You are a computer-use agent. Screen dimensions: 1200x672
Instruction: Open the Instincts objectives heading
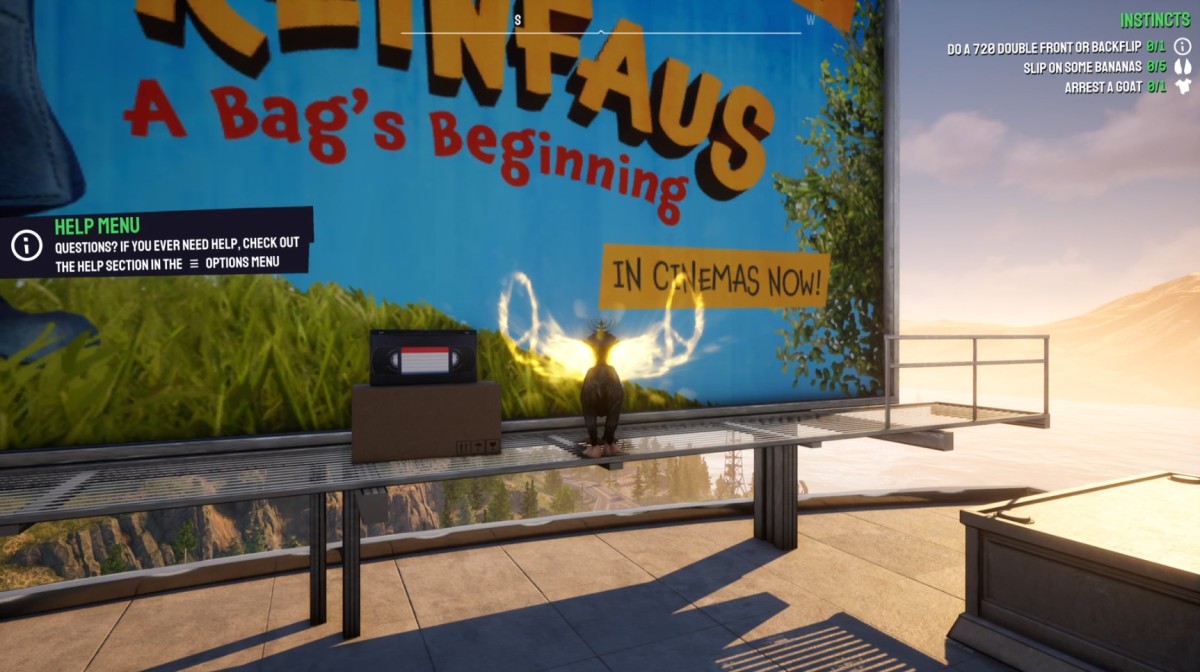point(1155,20)
